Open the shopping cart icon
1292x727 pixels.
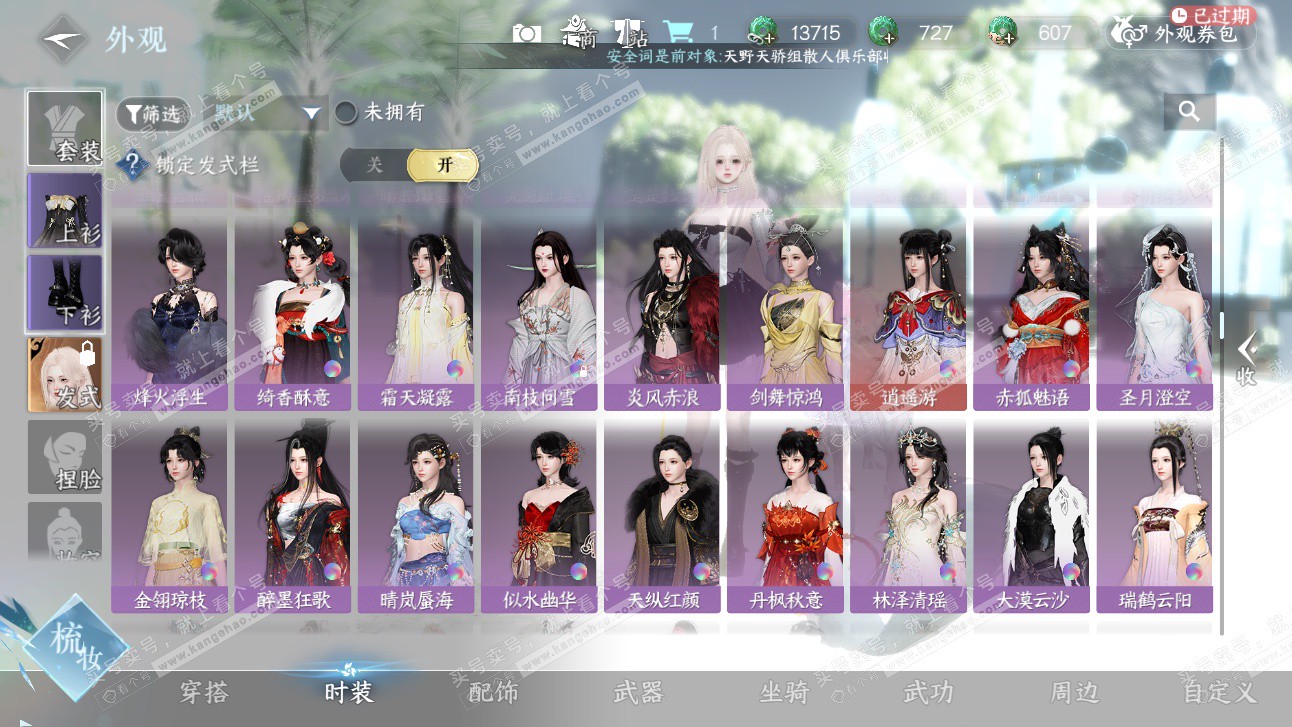[x=678, y=32]
